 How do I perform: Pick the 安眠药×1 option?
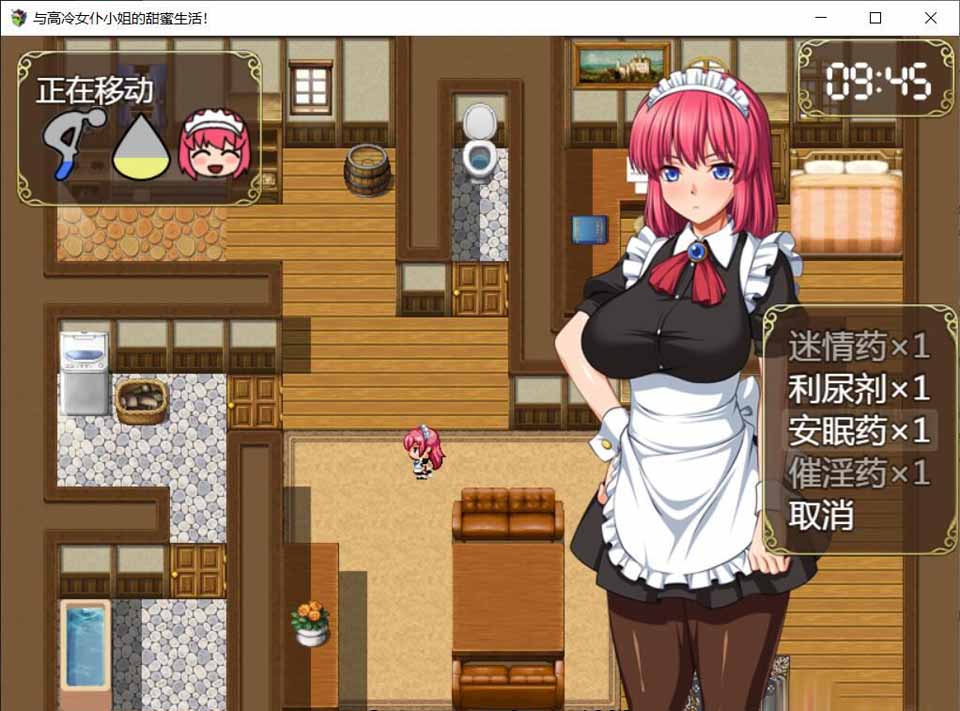[x=859, y=430]
